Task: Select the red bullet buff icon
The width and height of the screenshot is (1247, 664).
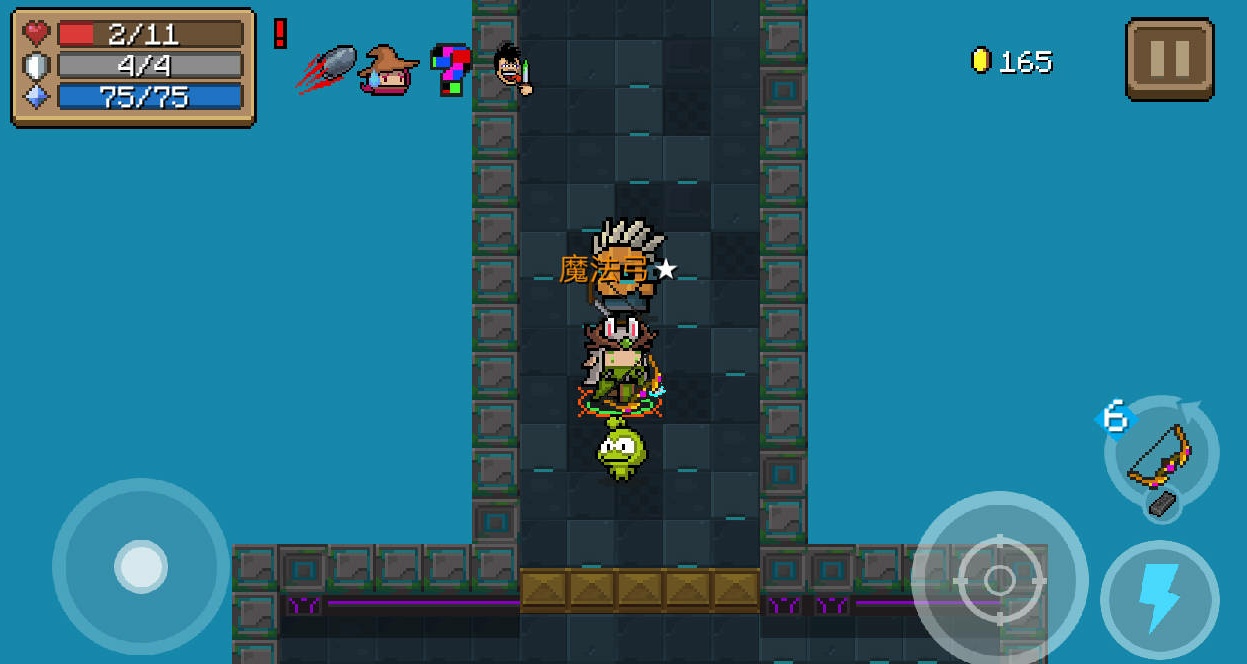Action: [x=327, y=68]
